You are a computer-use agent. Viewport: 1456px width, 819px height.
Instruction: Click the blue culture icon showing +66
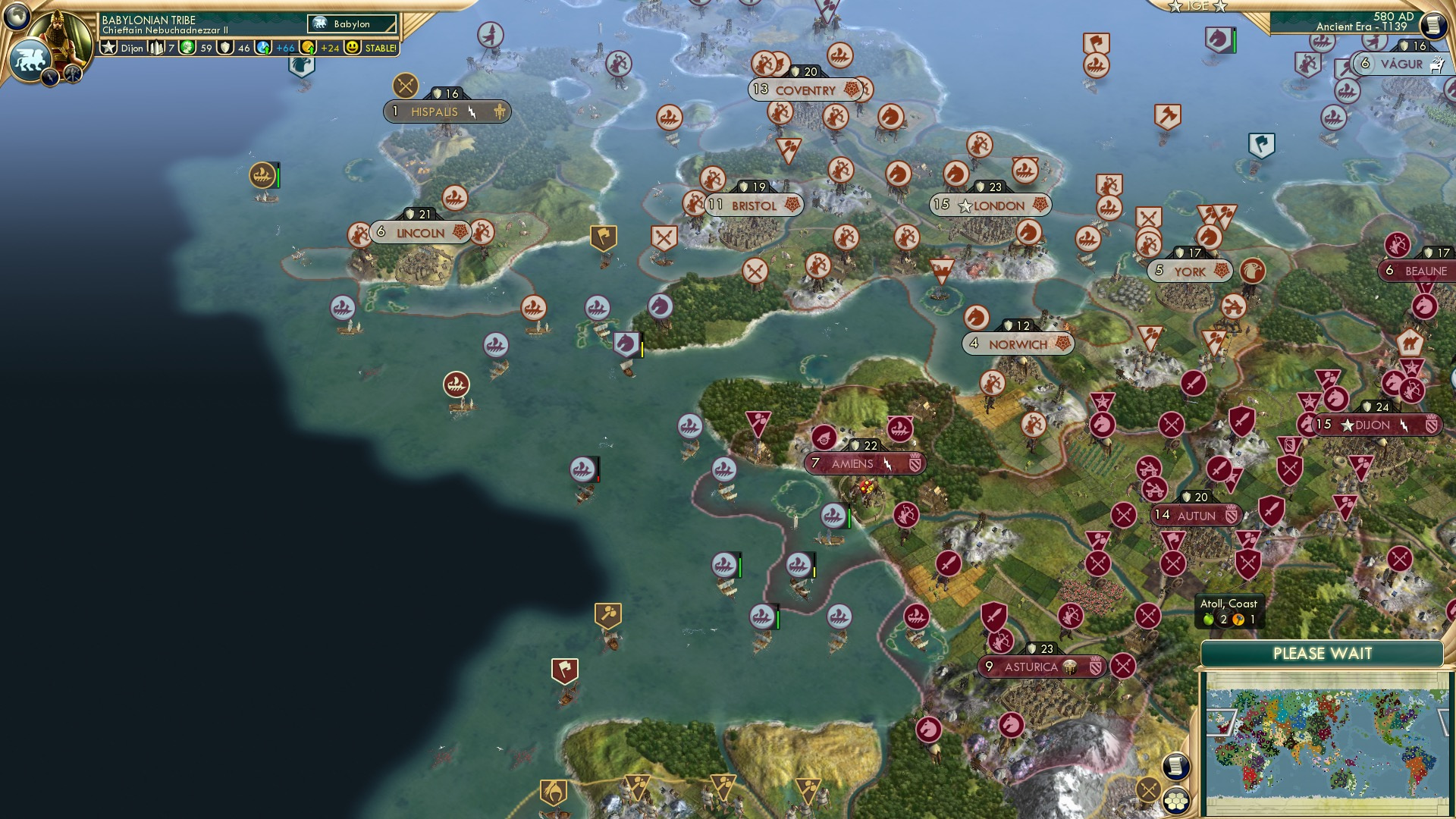263,48
